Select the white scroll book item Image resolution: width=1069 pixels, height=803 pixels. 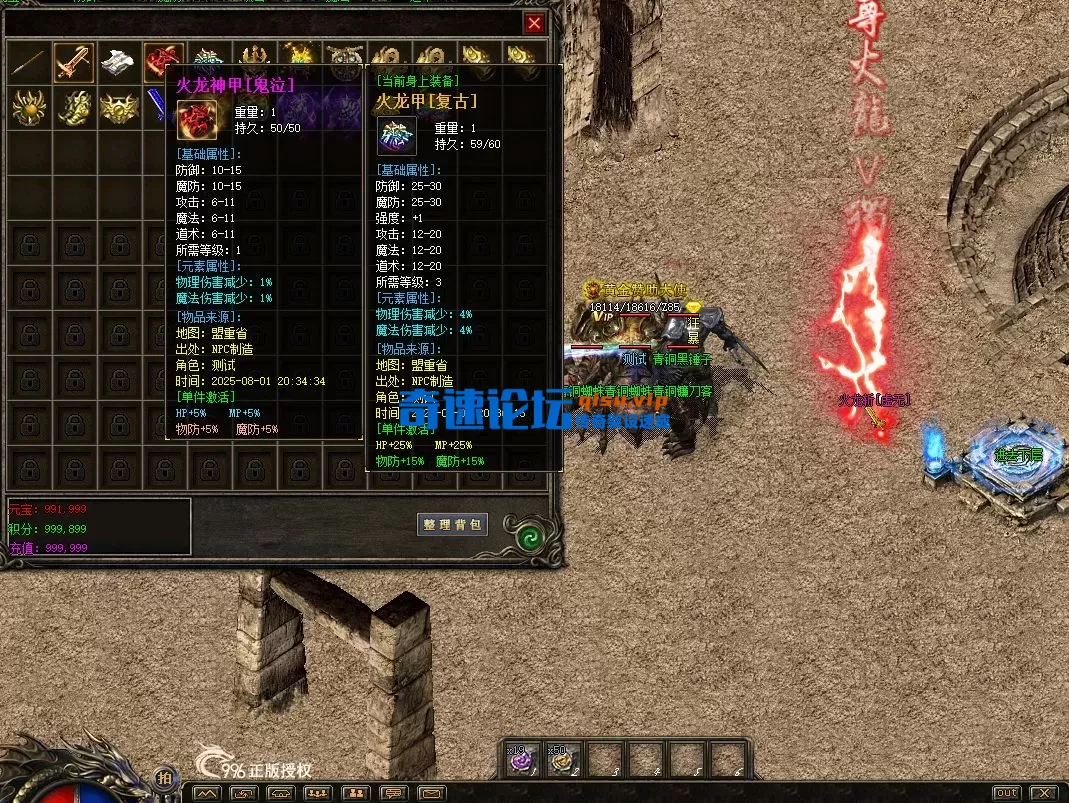point(118,61)
